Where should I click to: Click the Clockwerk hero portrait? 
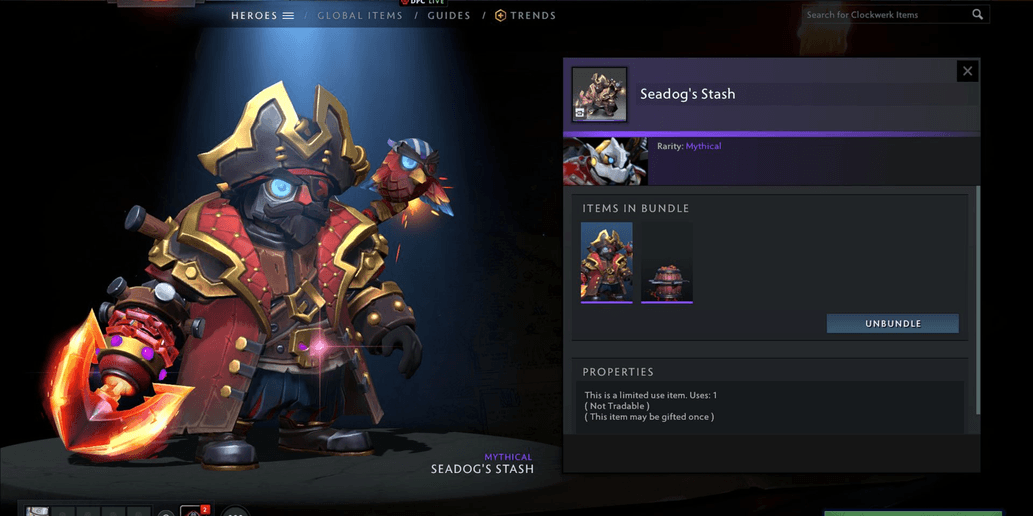(605, 162)
